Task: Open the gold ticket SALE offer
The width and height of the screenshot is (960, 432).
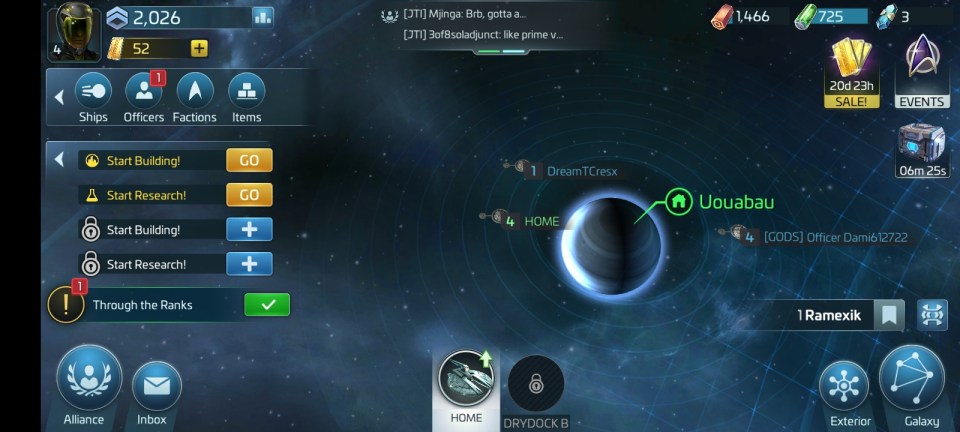Action: [852, 71]
